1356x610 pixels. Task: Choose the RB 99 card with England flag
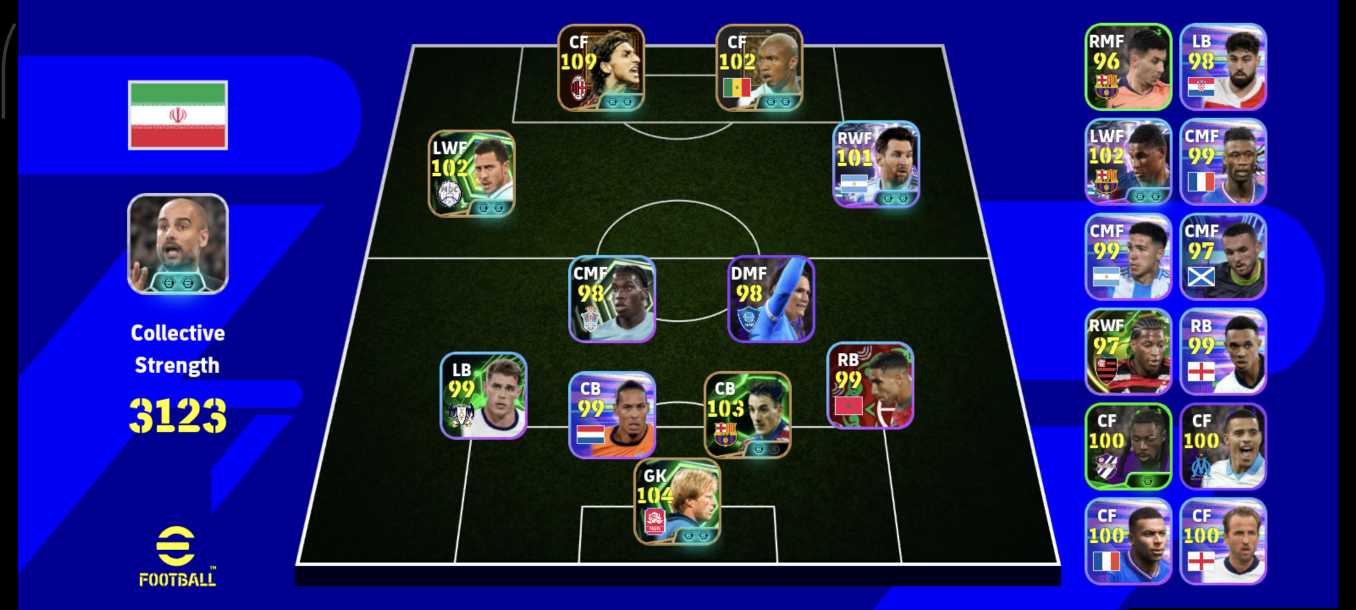(x=1223, y=351)
